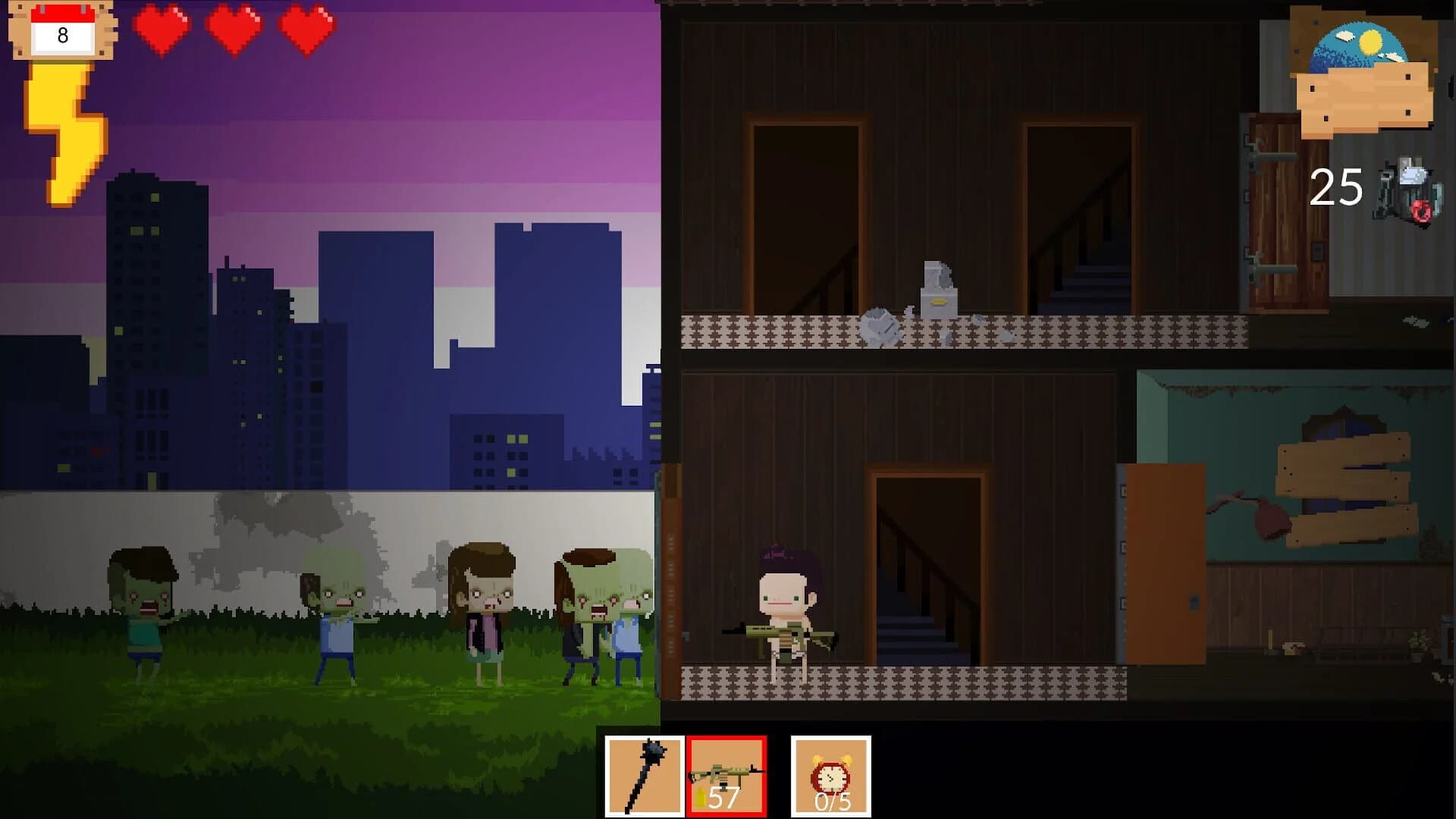Select the assault rifle weapon slot

click(726, 776)
